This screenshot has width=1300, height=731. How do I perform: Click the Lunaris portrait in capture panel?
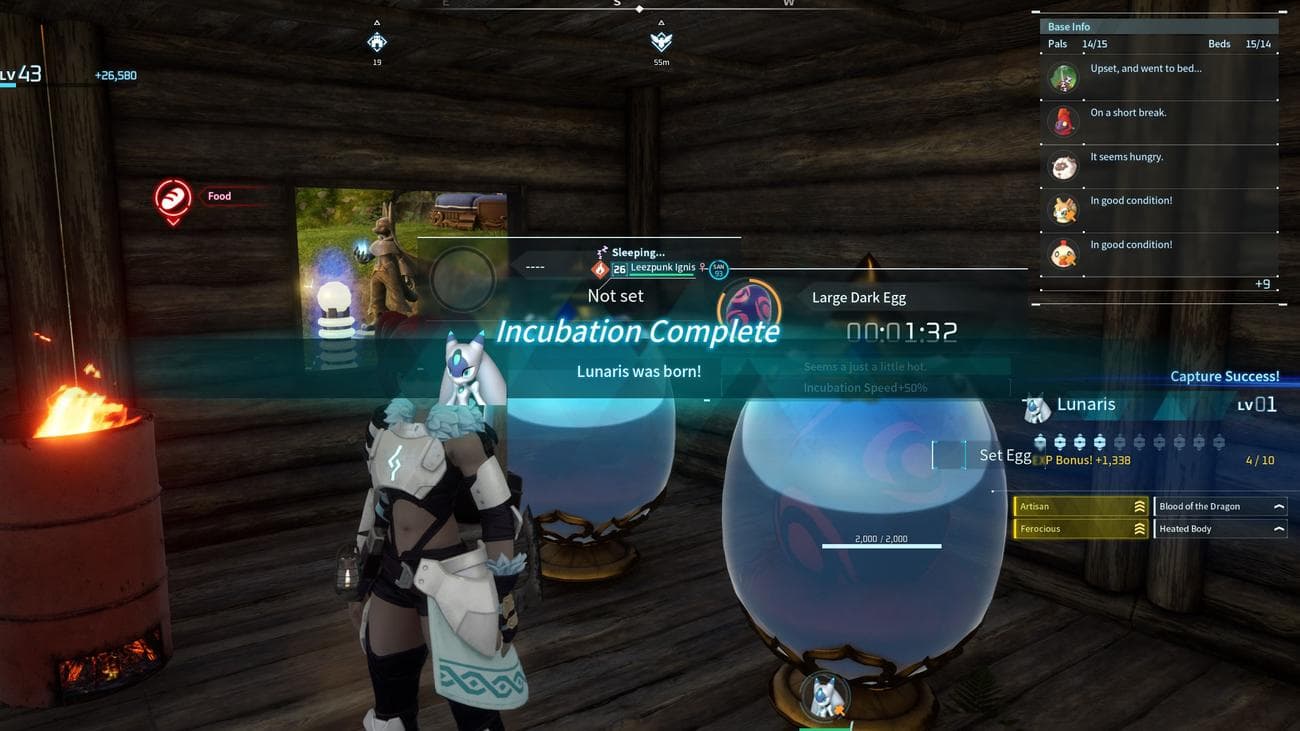tap(1037, 407)
